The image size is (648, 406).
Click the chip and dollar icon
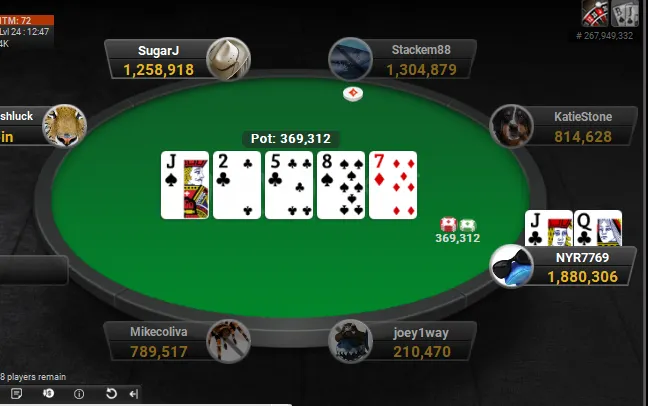(x=48, y=394)
